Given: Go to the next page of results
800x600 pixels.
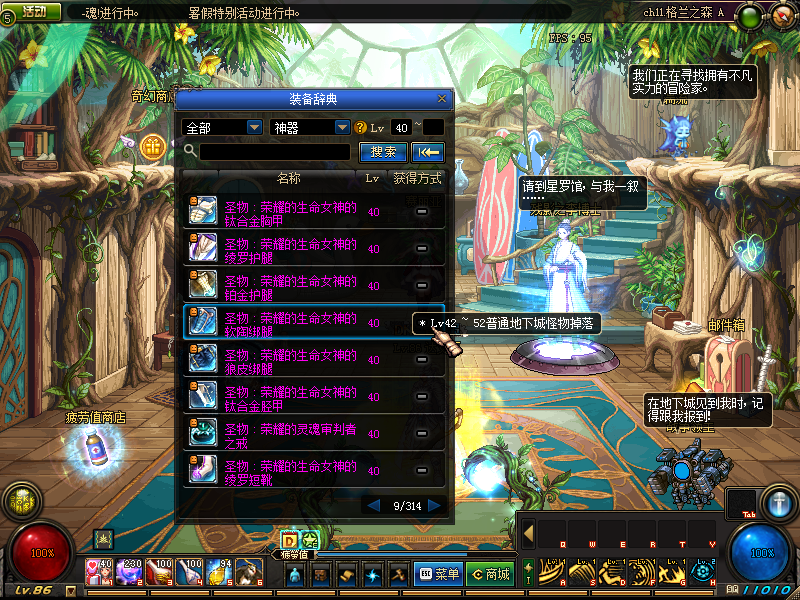Looking at the screenshot, I should 434,506.
